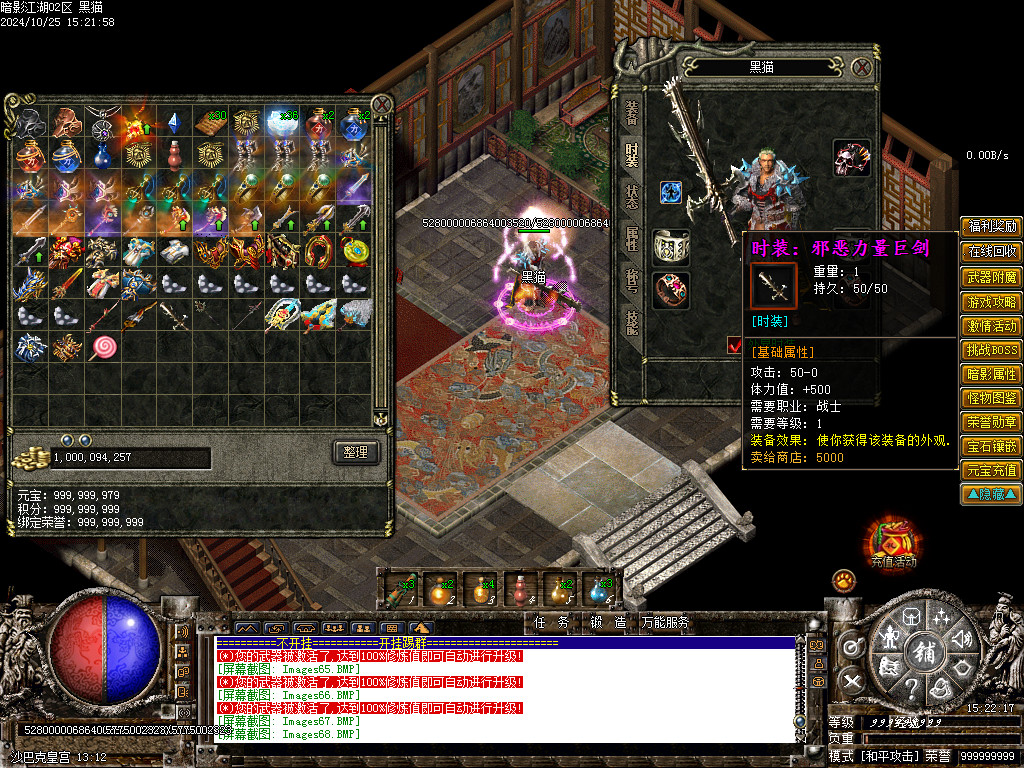Select the pink lollipop item
The width and height of the screenshot is (1024, 768).
click(103, 347)
